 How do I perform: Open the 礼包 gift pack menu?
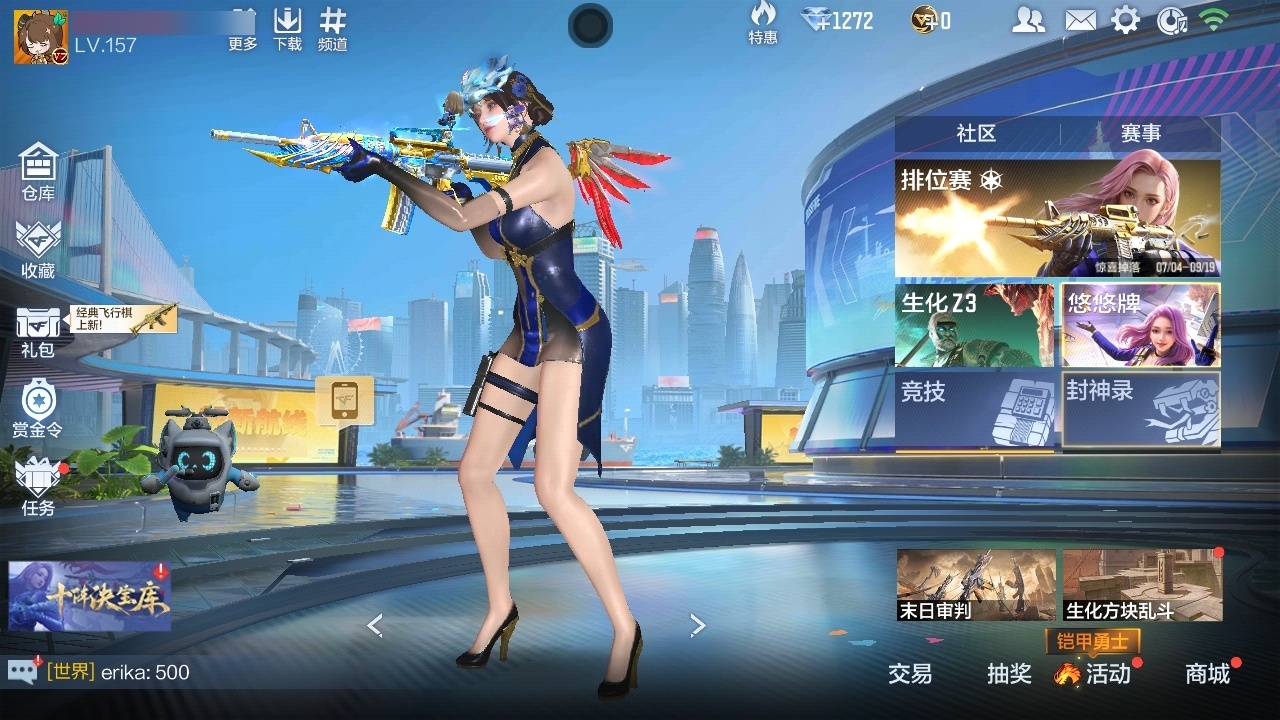click(38, 332)
